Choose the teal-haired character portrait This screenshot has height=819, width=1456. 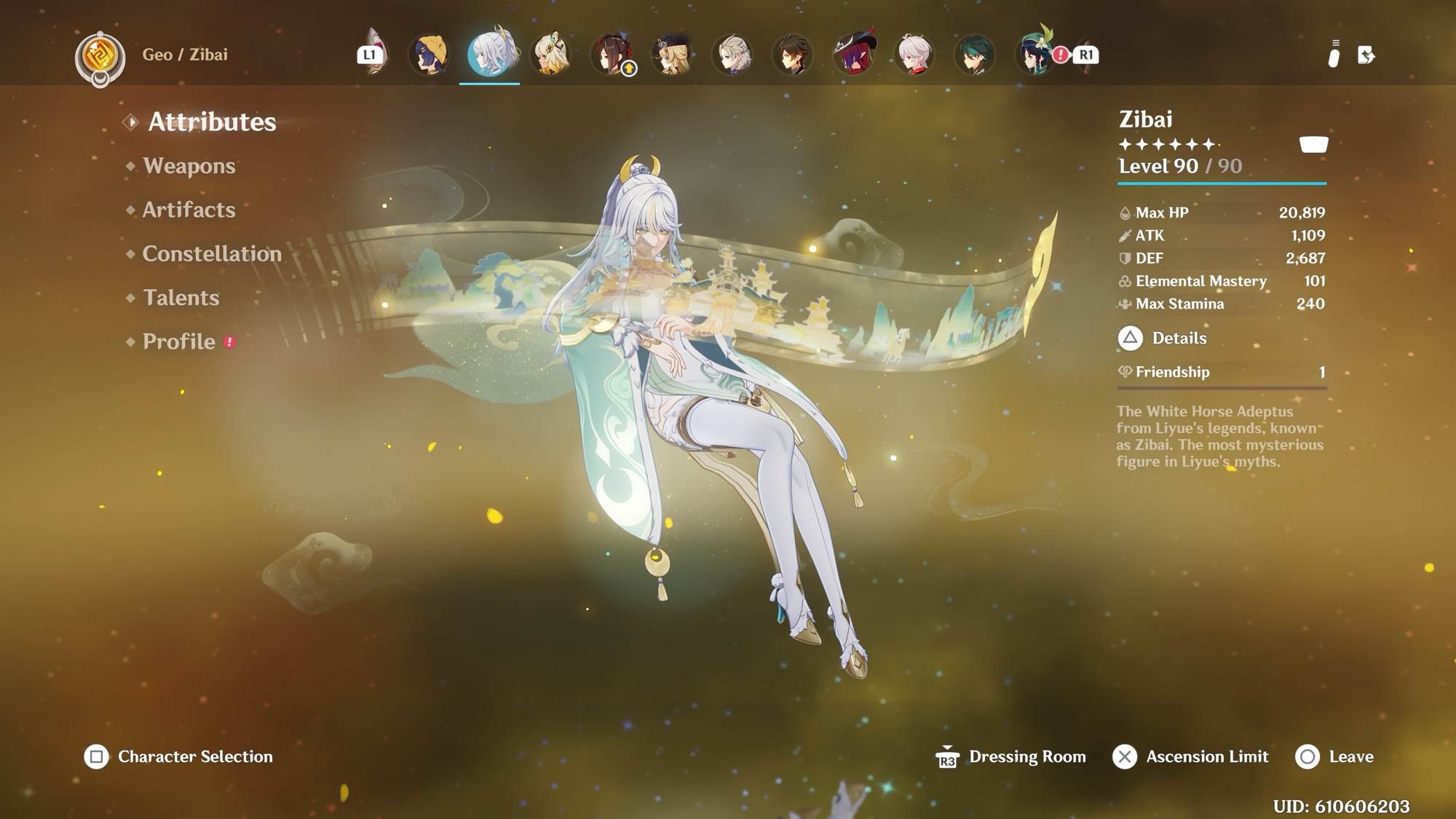(975, 54)
